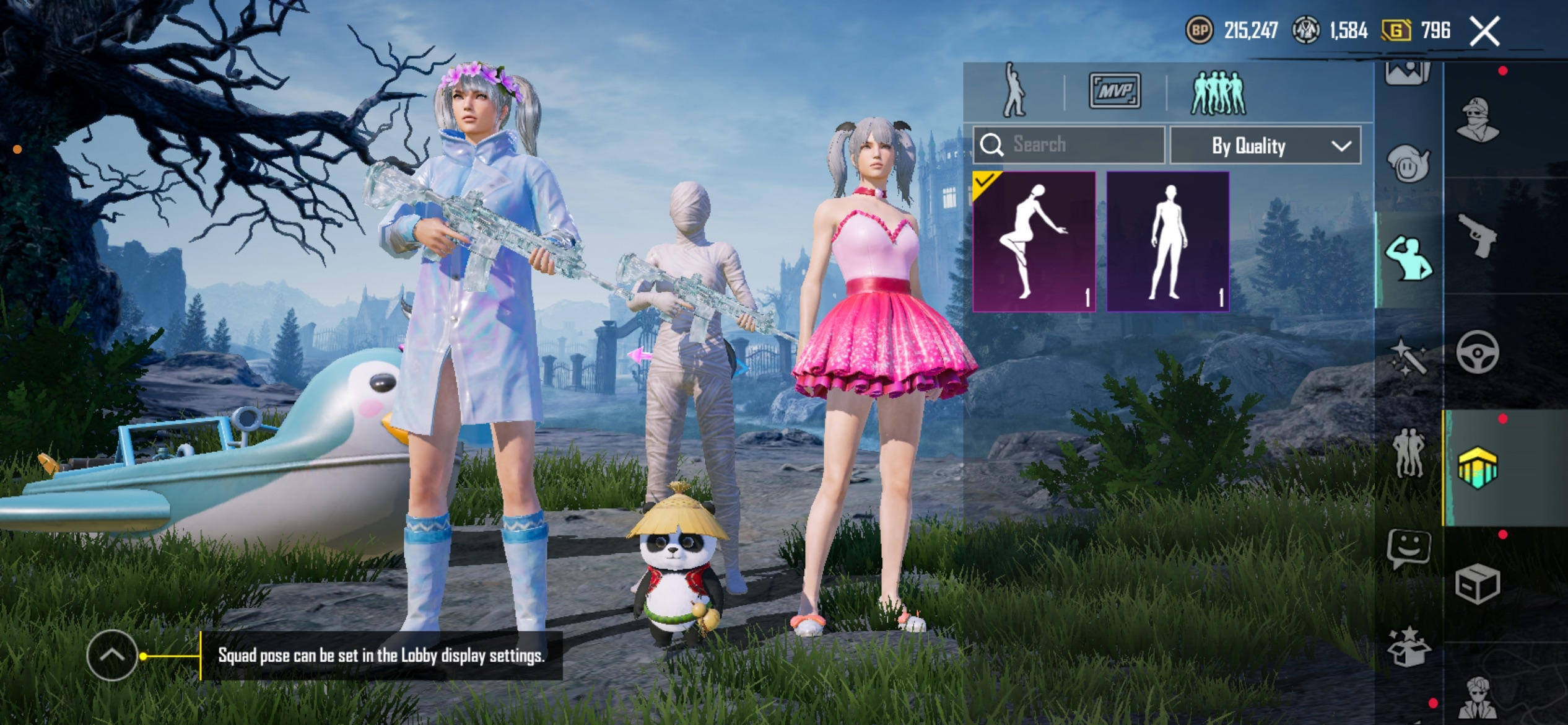The height and width of the screenshot is (725, 1568).
Task: Open the pistol weapon skins category
Action: [x=1477, y=235]
